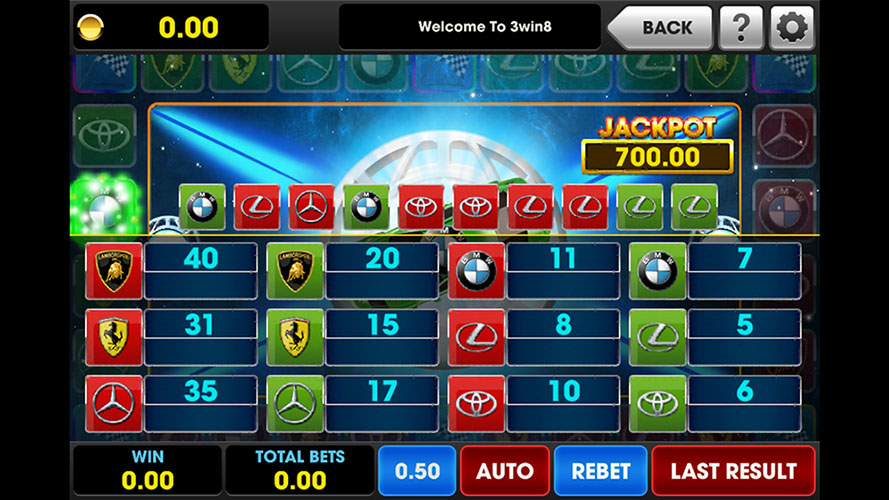Go back using the BACK button
Image resolution: width=889 pixels, height=500 pixels.
pos(662,27)
